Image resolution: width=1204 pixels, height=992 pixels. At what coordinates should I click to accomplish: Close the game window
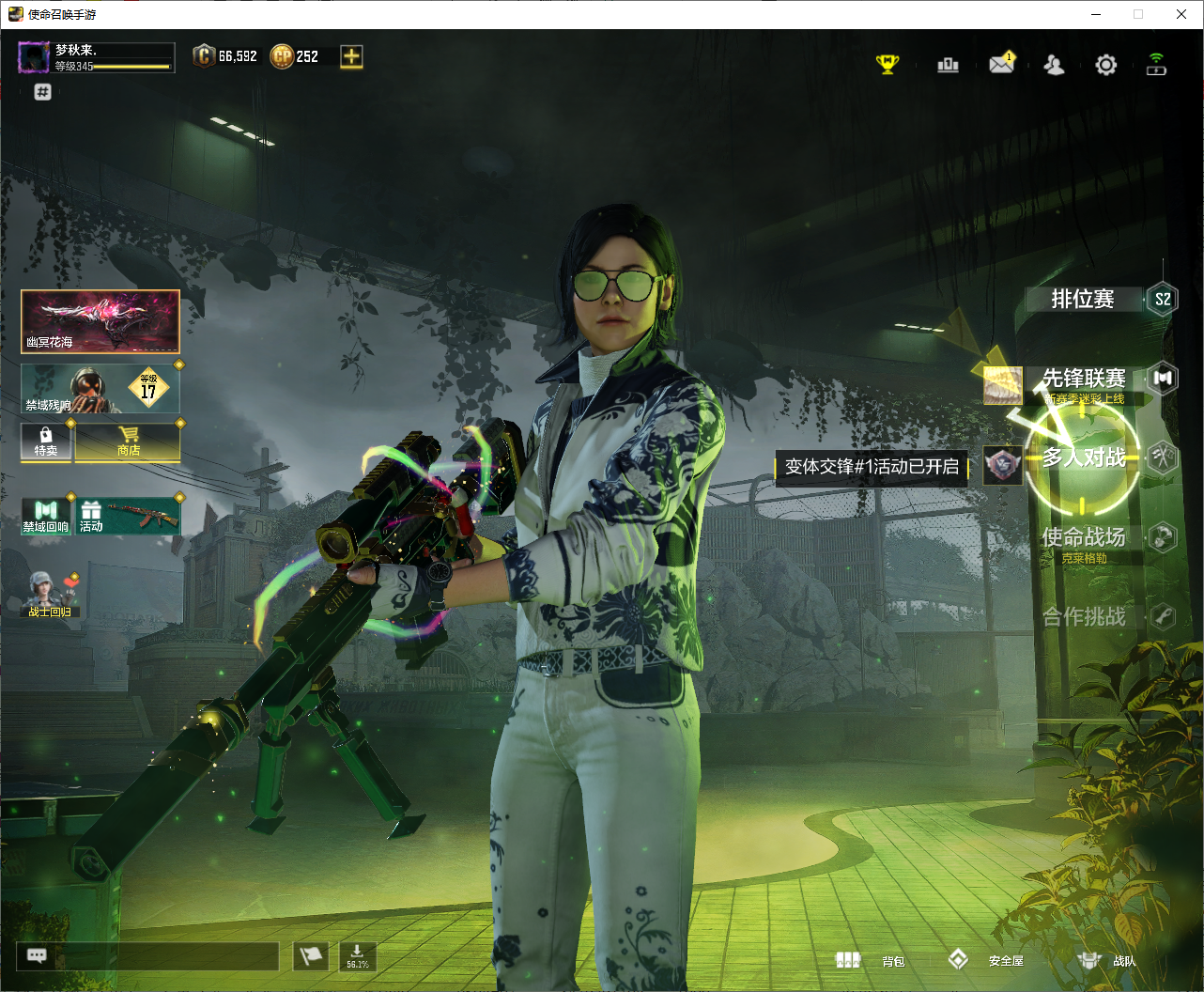point(1181,14)
